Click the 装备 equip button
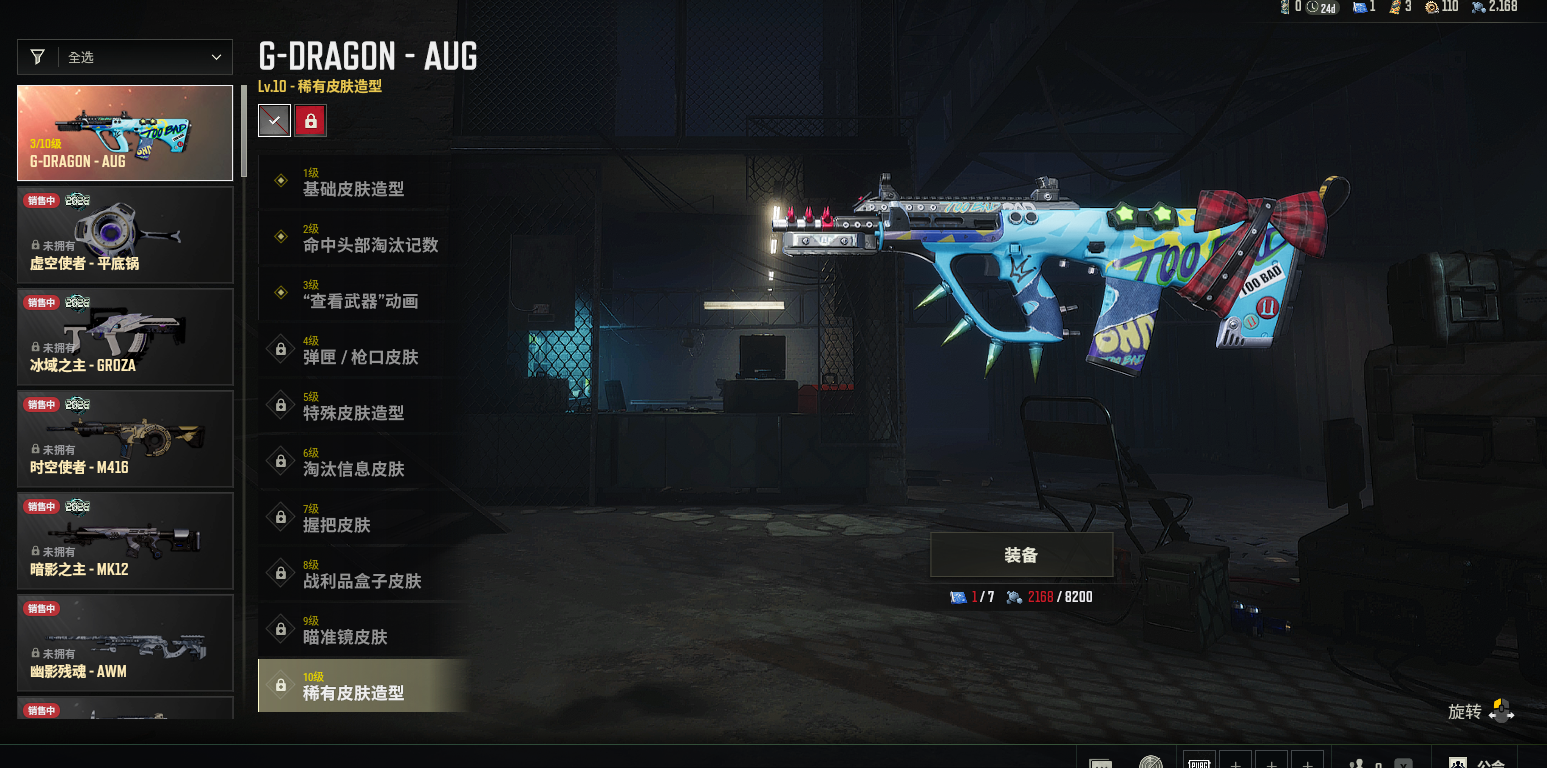The image size is (1547, 768). (x=1021, y=555)
